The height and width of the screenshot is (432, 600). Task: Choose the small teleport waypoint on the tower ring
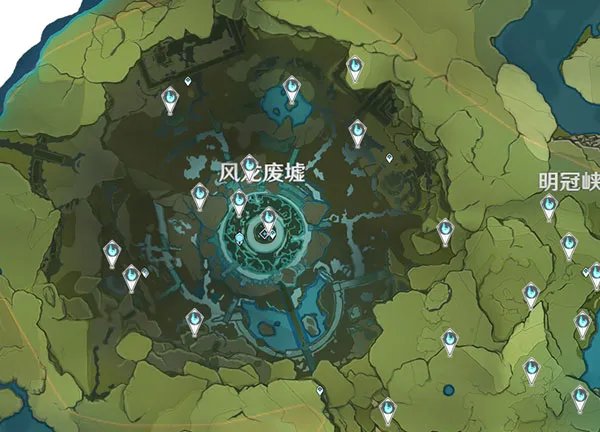click(239, 238)
